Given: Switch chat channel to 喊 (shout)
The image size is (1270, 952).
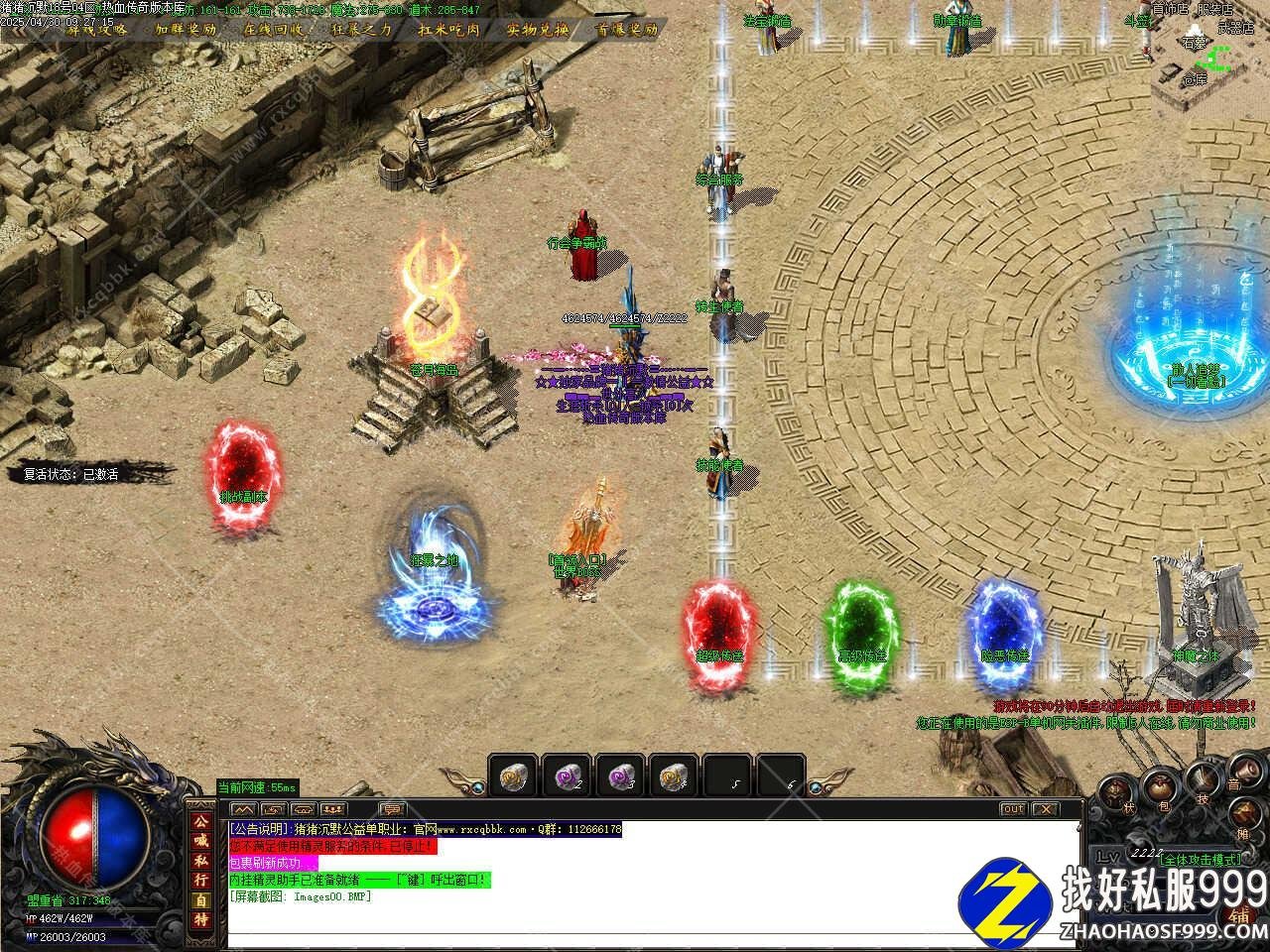Looking at the screenshot, I should pyautogui.click(x=201, y=842).
